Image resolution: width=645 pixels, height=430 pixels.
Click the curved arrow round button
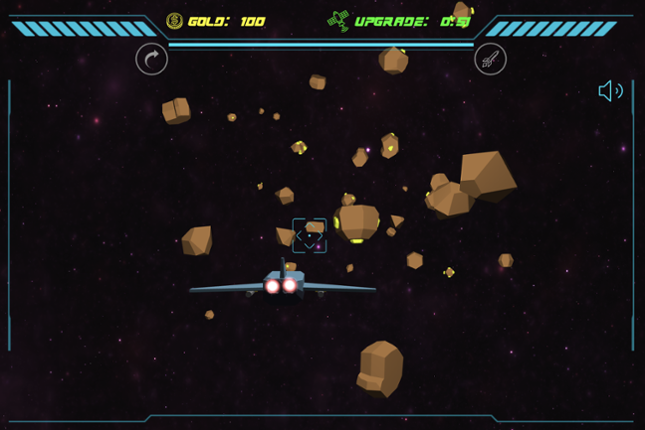pos(152,59)
